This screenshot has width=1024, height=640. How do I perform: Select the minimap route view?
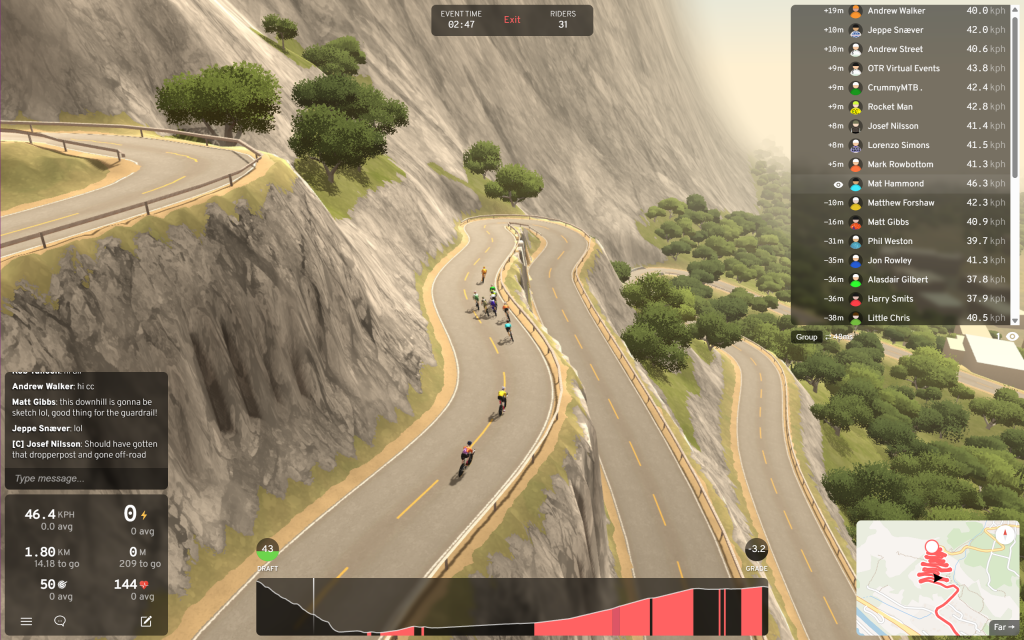pyautogui.click(x=930, y=570)
